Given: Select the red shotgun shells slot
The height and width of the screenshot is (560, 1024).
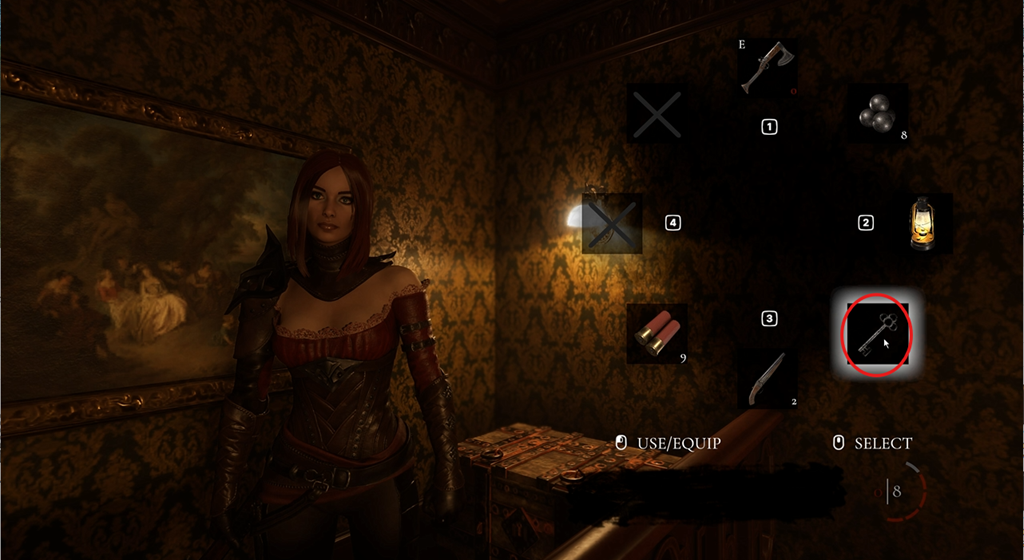Looking at the screenshot, I should coord(657,333).
